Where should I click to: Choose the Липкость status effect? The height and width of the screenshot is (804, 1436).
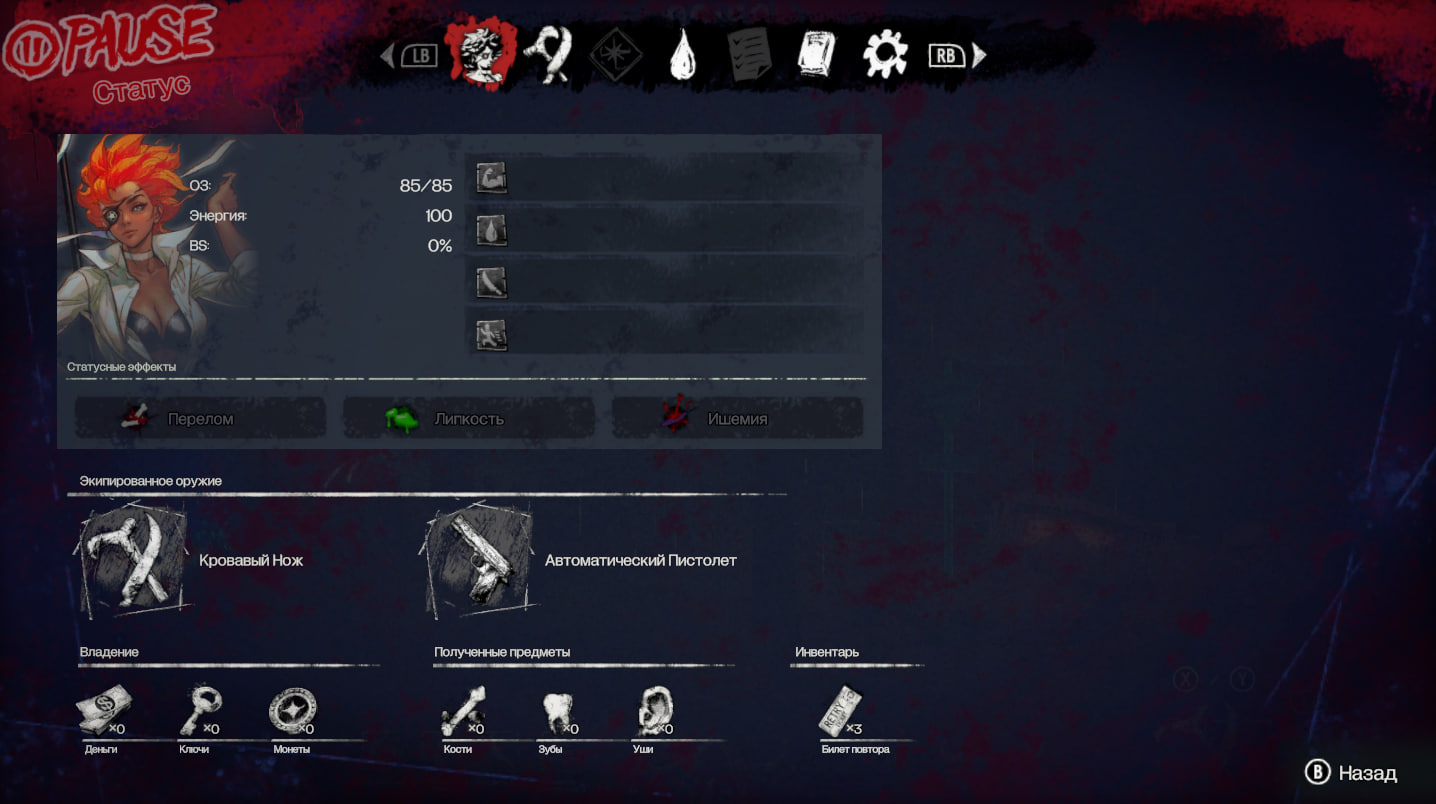pyautogui.click(x=468, y=418)
